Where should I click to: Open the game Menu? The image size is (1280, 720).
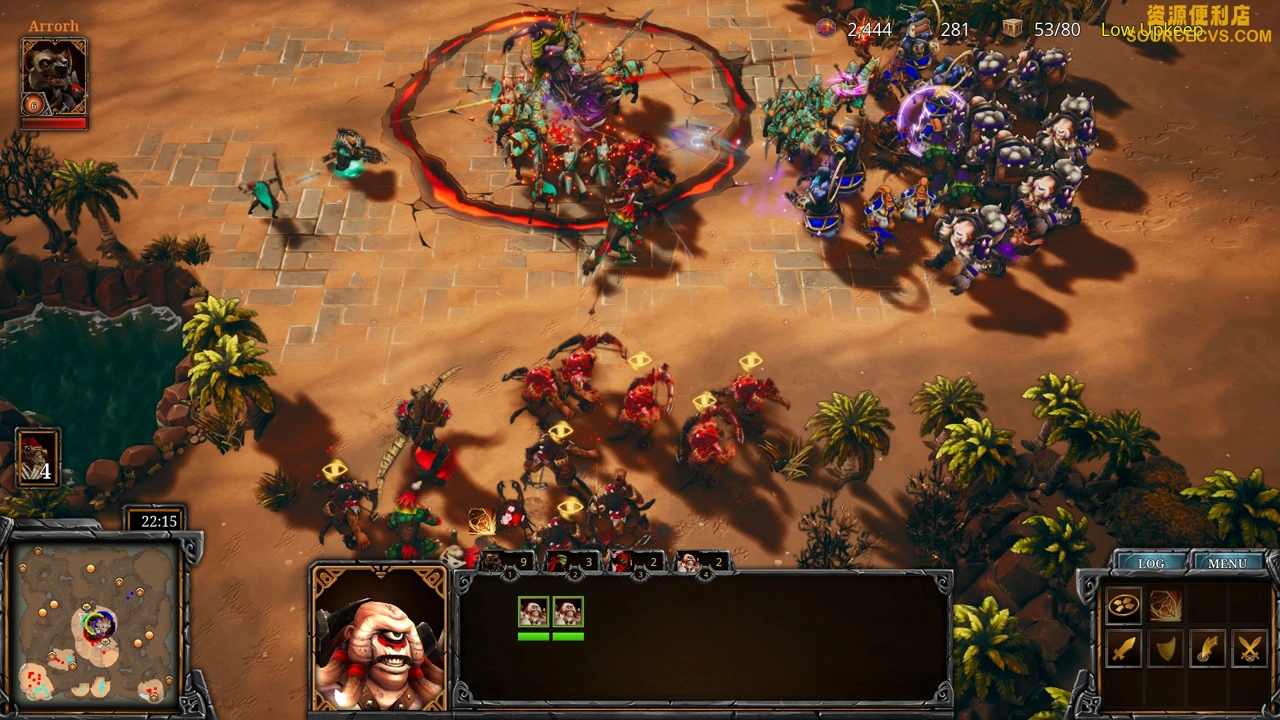[x=1227, y=563]
